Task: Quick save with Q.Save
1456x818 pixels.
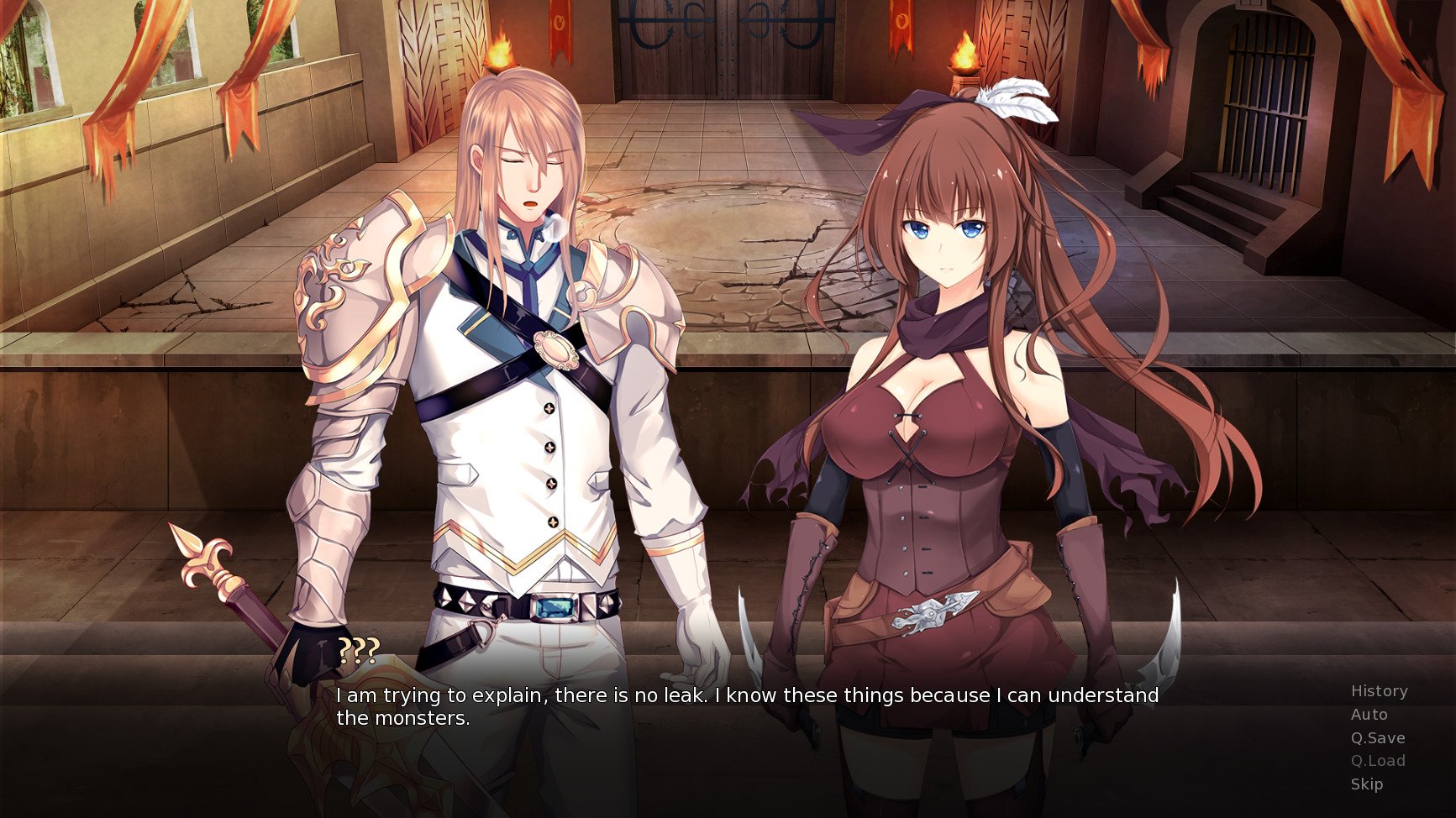Action: (1377, 738)
